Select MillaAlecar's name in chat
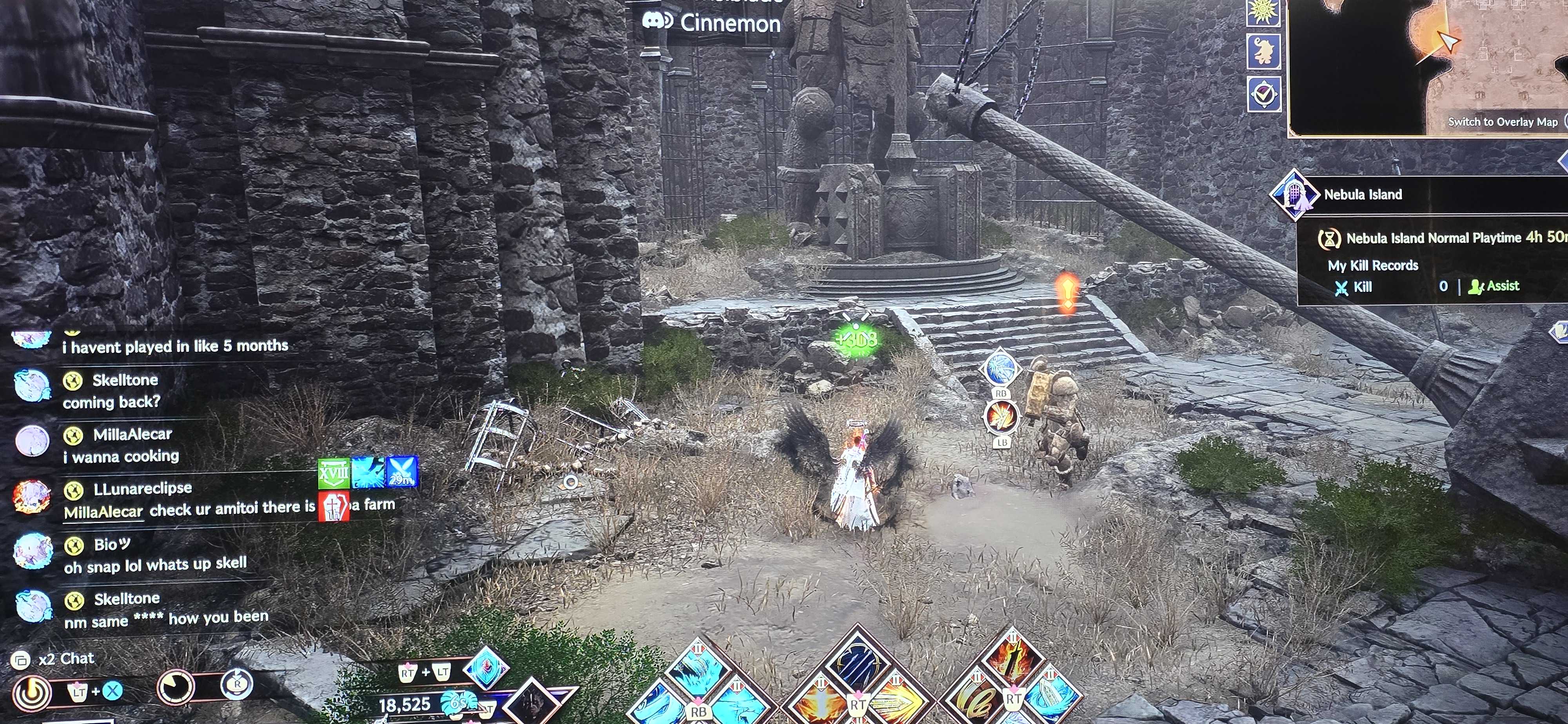The image size is (1568, 724). coord(132,434)
